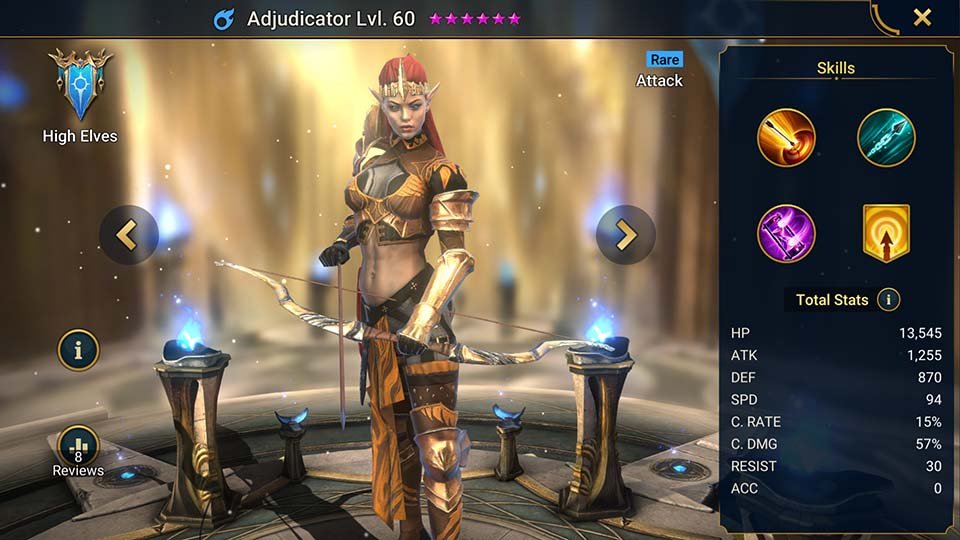Show the previous champion
The width and height of the screenshot is (960, 540).
point(128,235)
